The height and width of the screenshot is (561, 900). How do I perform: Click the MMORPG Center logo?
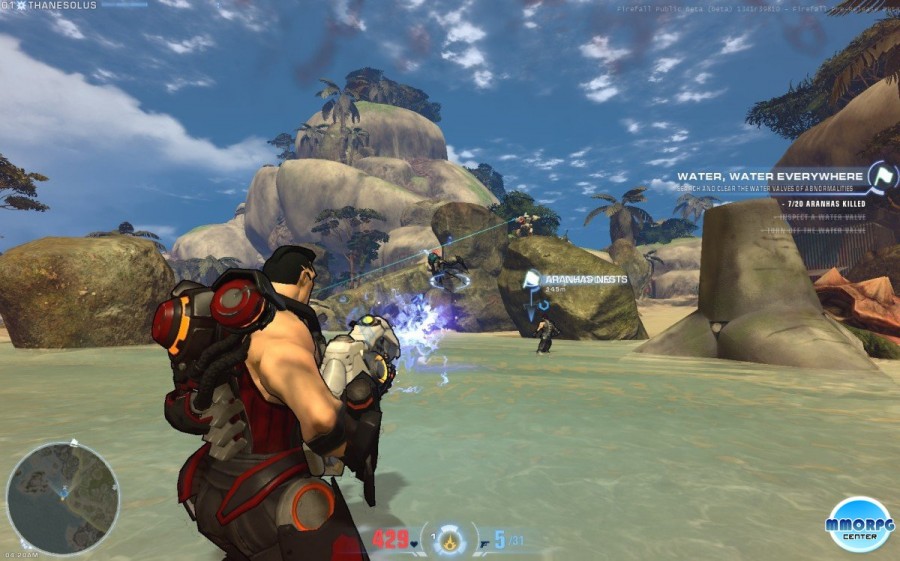tap(859, 523)
